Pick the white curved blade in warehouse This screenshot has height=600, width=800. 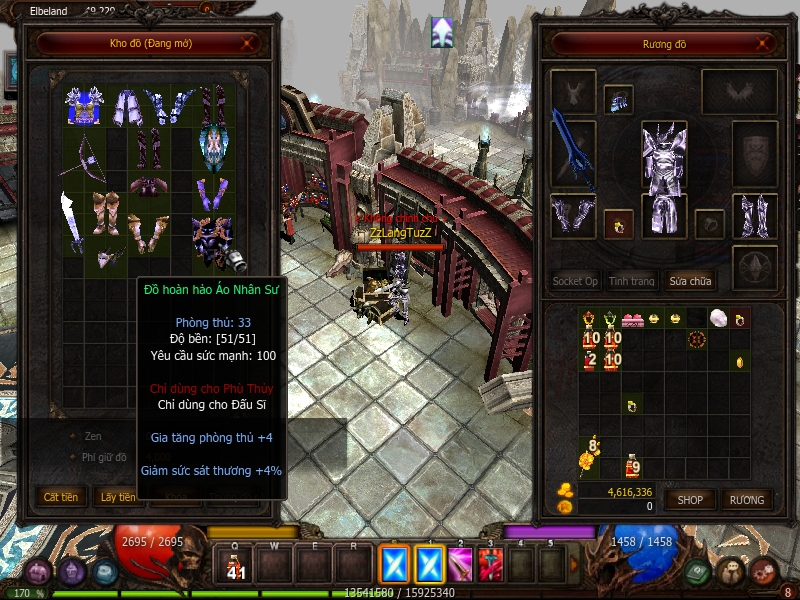pyautogui.click(x=74, y=222)
